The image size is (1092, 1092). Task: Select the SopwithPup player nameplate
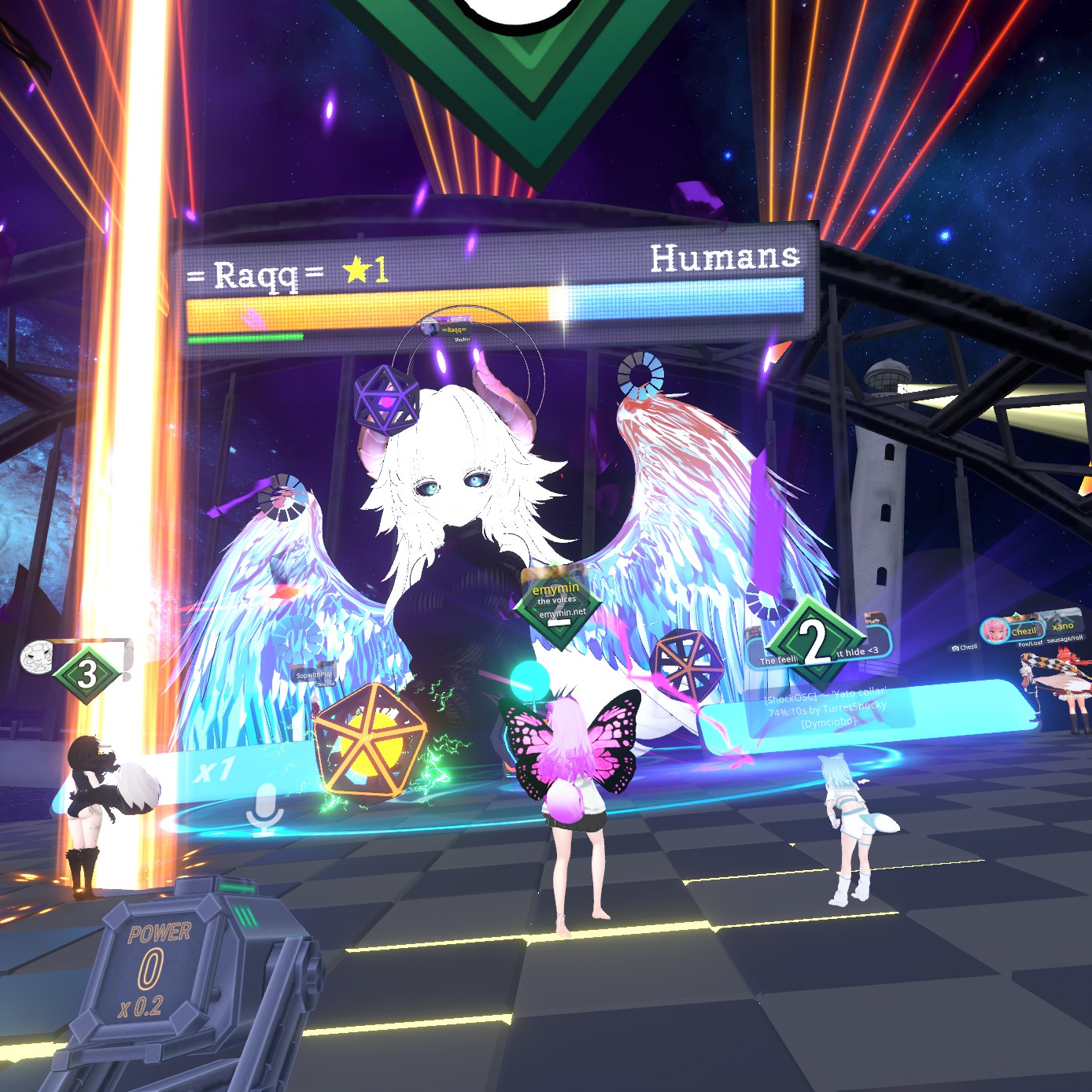(x=313, y=675)
